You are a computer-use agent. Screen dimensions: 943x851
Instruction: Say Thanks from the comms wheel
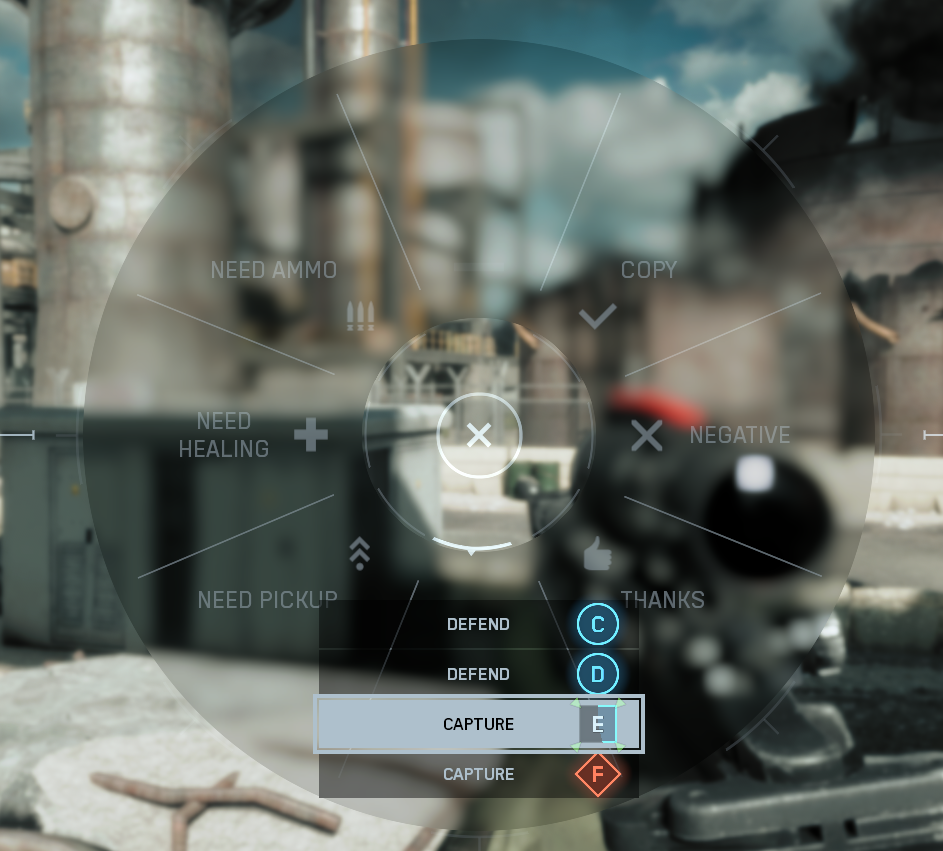(662, 599)
